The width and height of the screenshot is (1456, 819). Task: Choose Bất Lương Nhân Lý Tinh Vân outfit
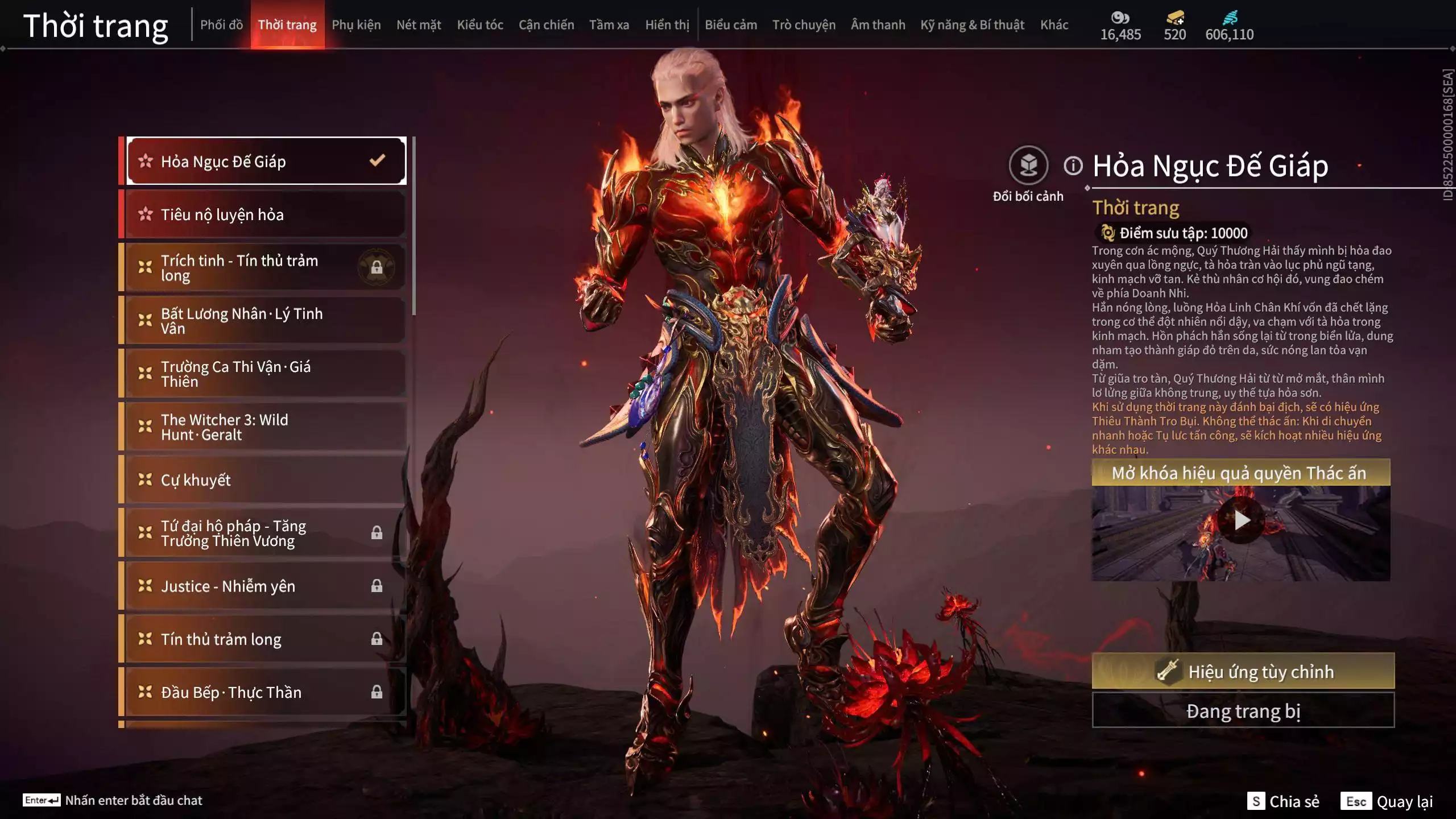265,321
